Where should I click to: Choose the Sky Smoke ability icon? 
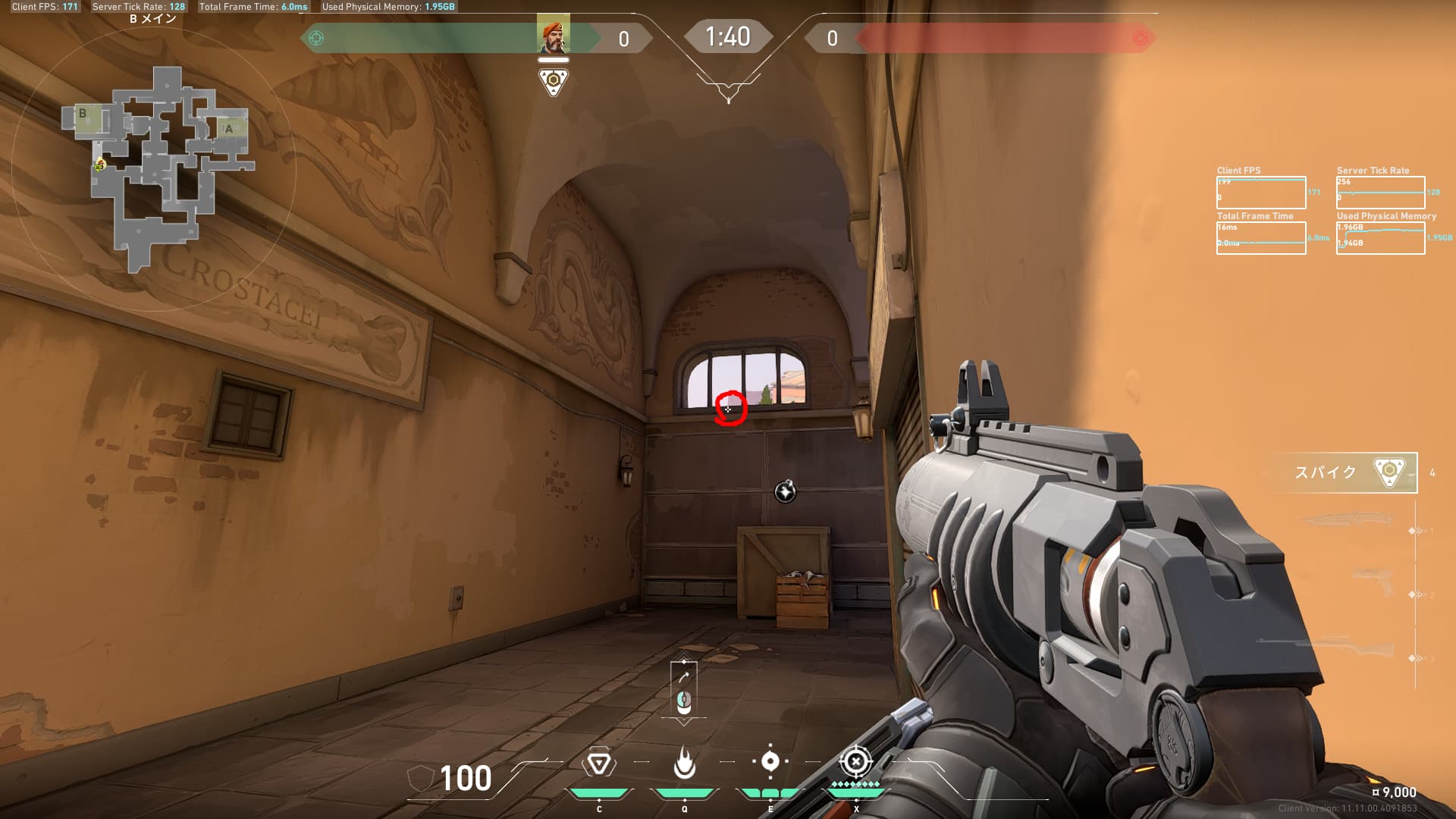770,761
